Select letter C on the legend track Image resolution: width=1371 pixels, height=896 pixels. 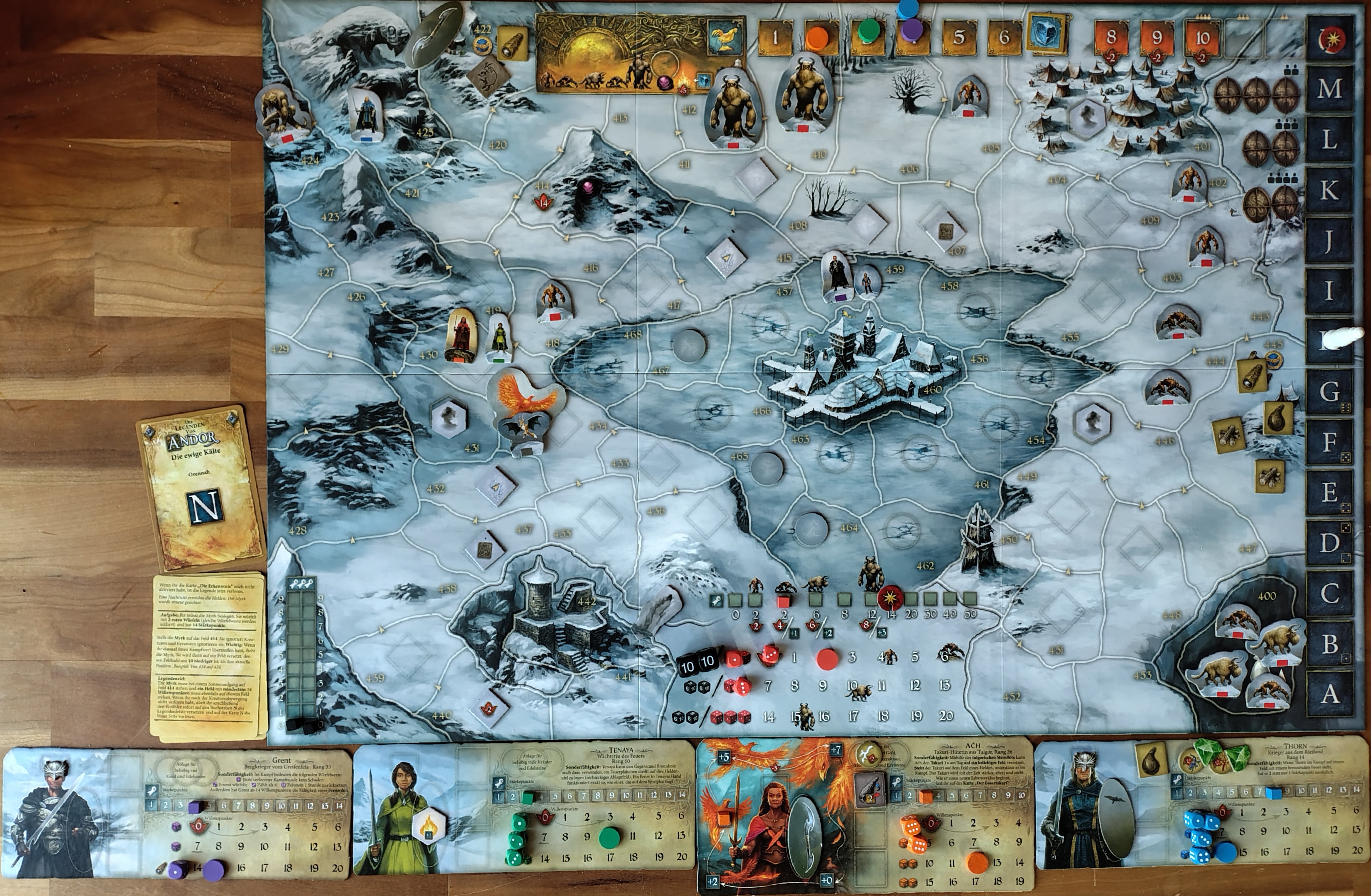tap(1329, 594)
